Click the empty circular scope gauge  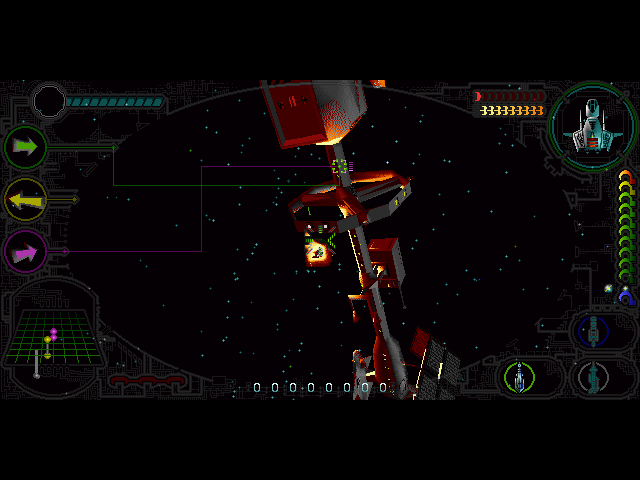[x=48, y=101]
